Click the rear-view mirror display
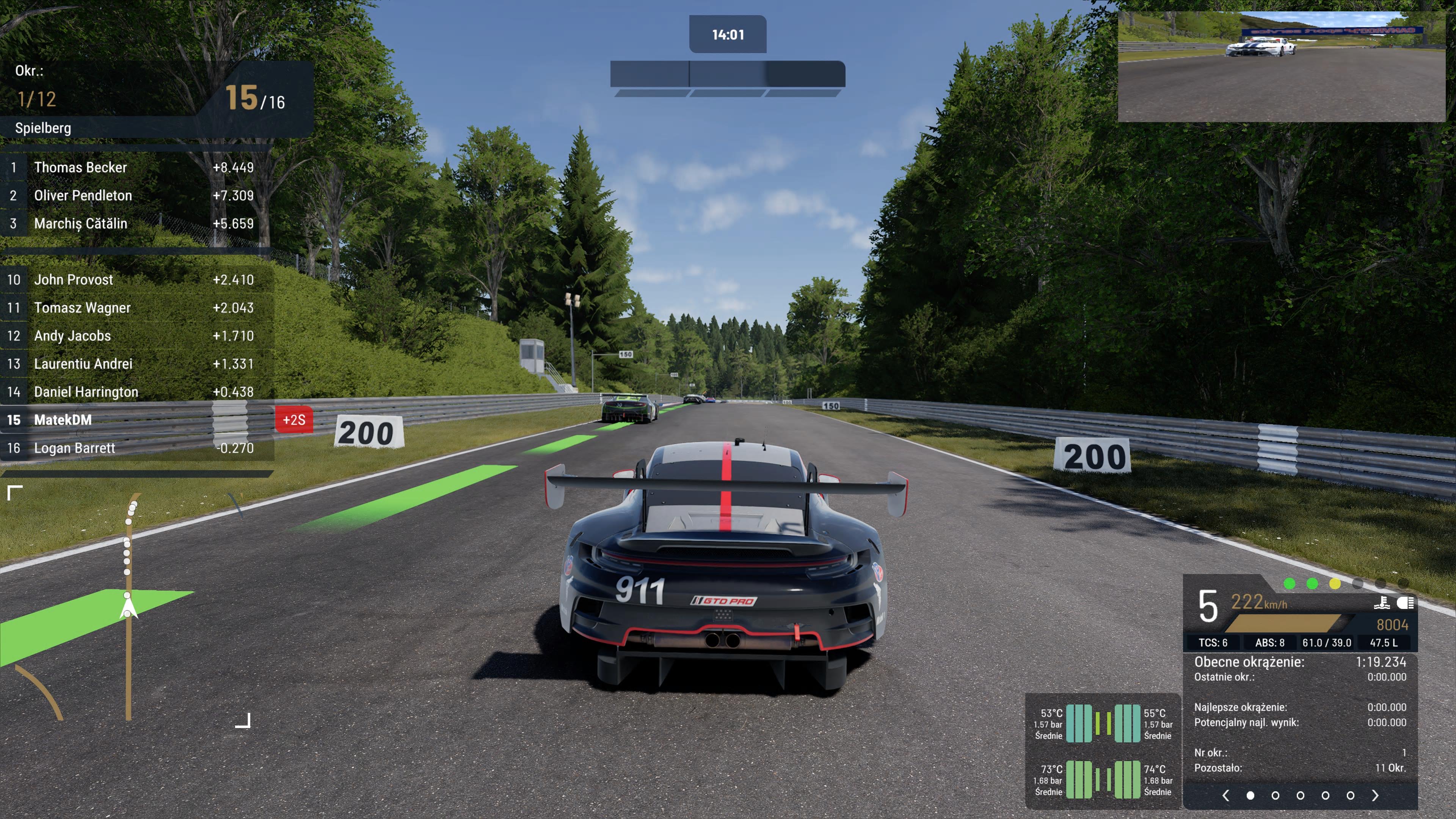The height and width of the screenshot is (819, 1456). [1281, 67]
